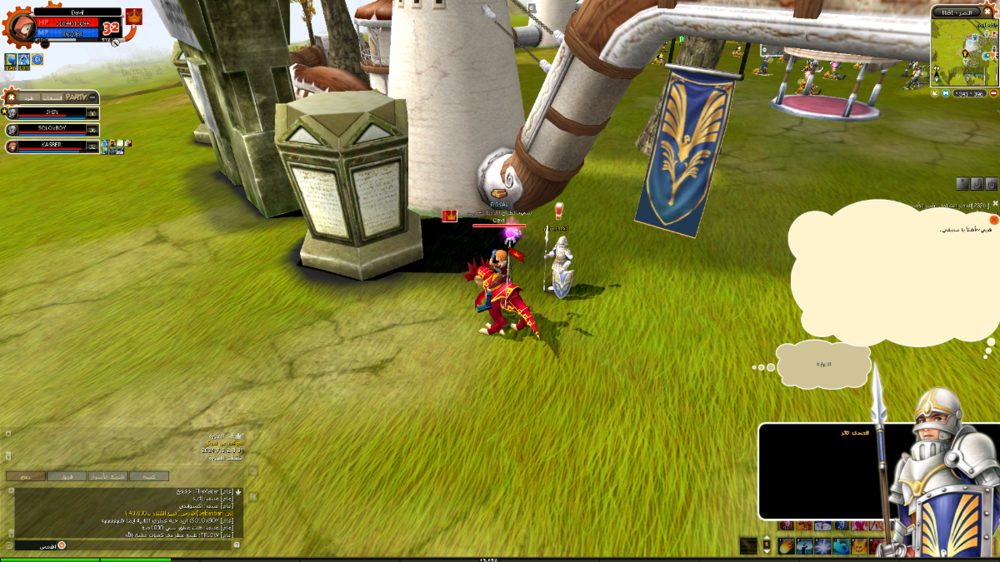The image size is (1000, 562).
Task: Select the highlighted brown chat tab
Action: (26, 476)
